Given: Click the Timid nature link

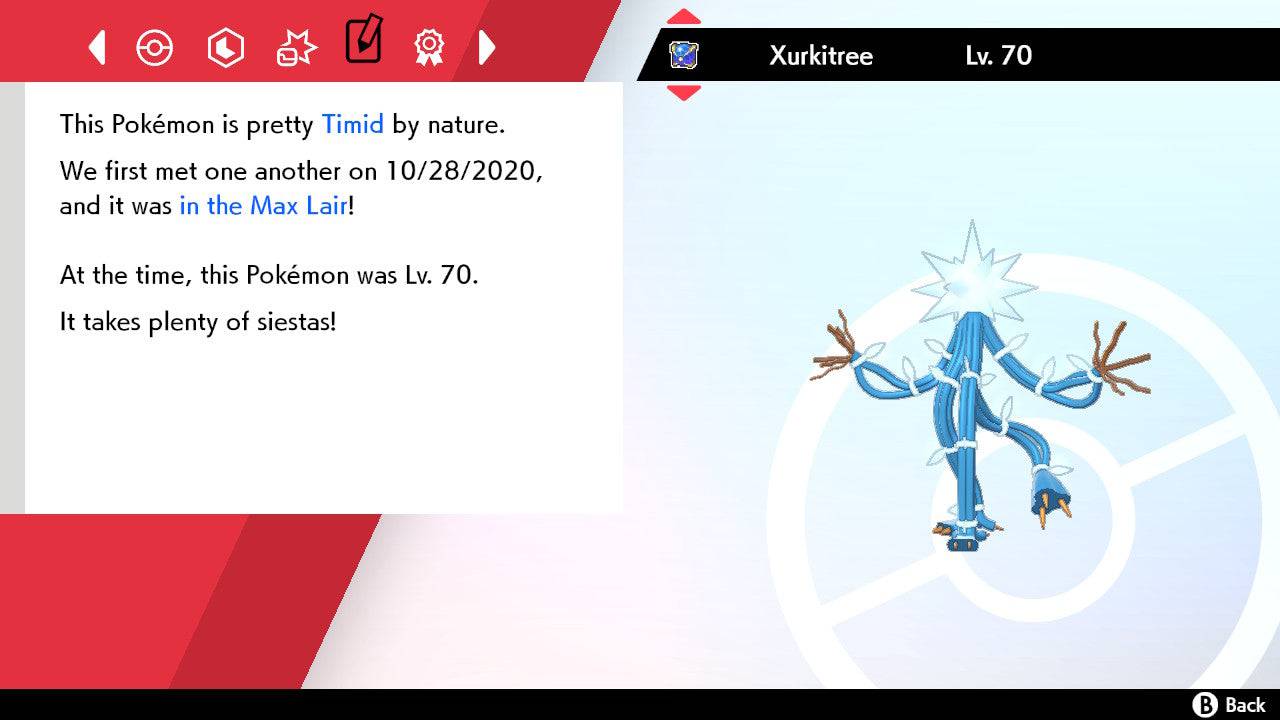Looking at the screenshot, I should 352,124.
